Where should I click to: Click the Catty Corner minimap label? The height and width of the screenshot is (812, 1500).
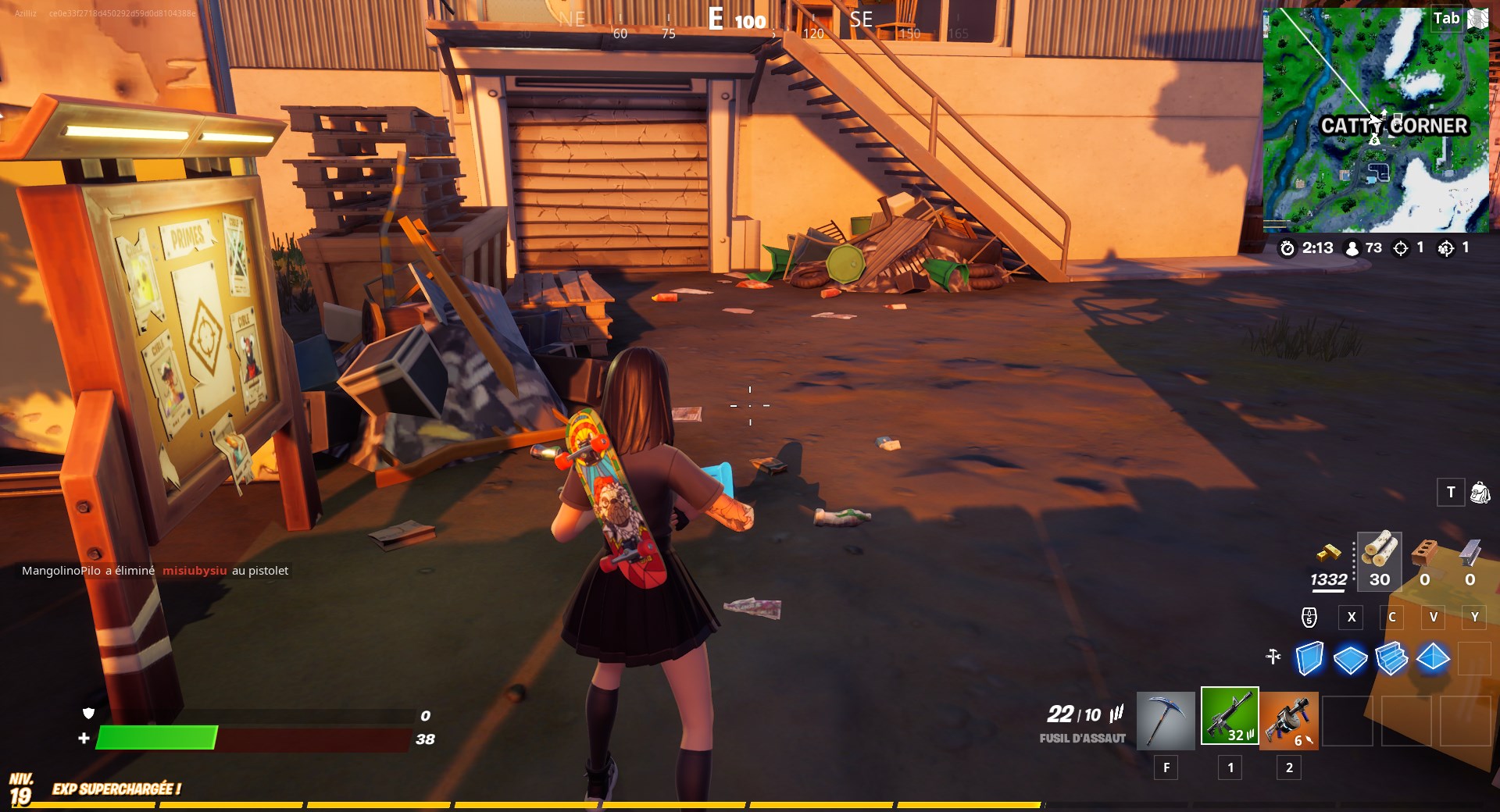[x=1395, y=125]
